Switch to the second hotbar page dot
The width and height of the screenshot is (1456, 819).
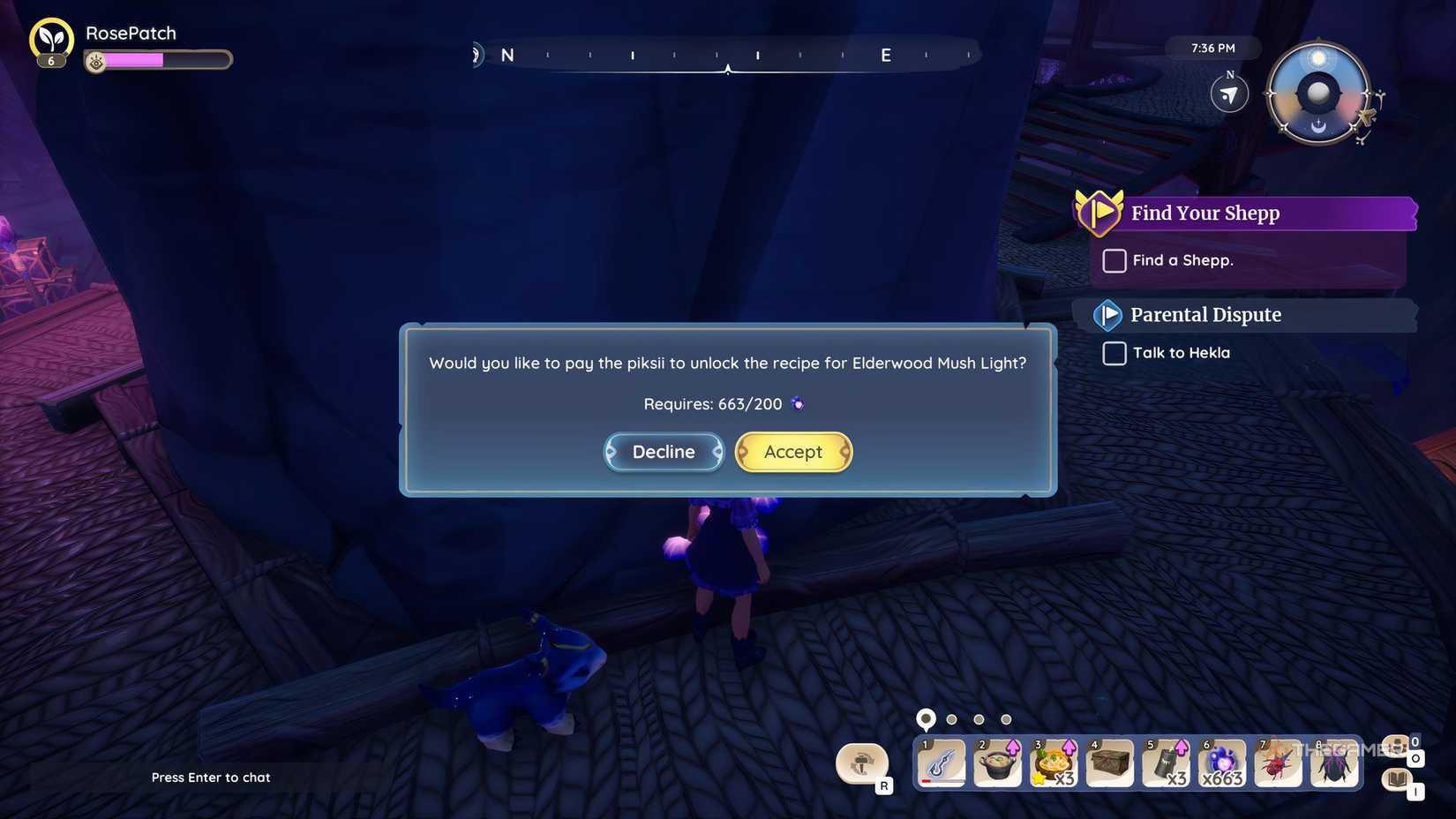click(951, 718)
